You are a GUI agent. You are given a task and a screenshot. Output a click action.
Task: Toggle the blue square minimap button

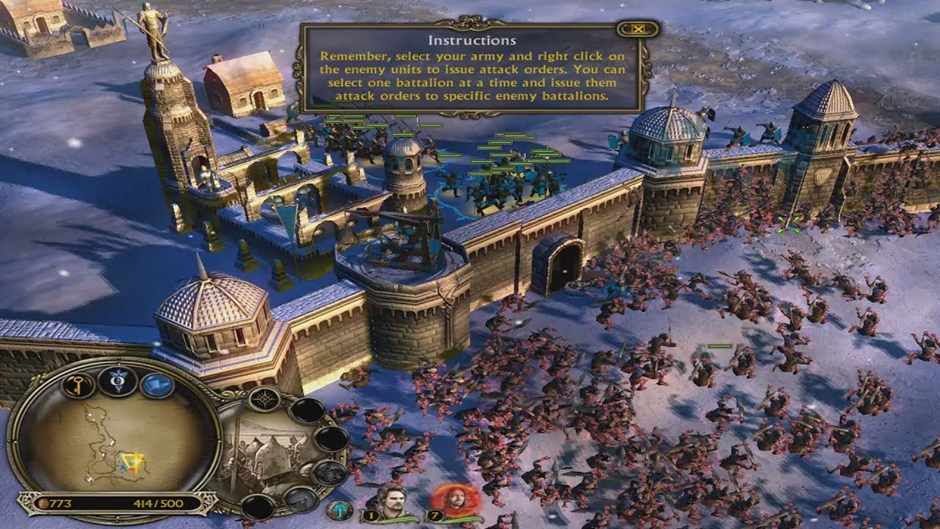[156, 385]
